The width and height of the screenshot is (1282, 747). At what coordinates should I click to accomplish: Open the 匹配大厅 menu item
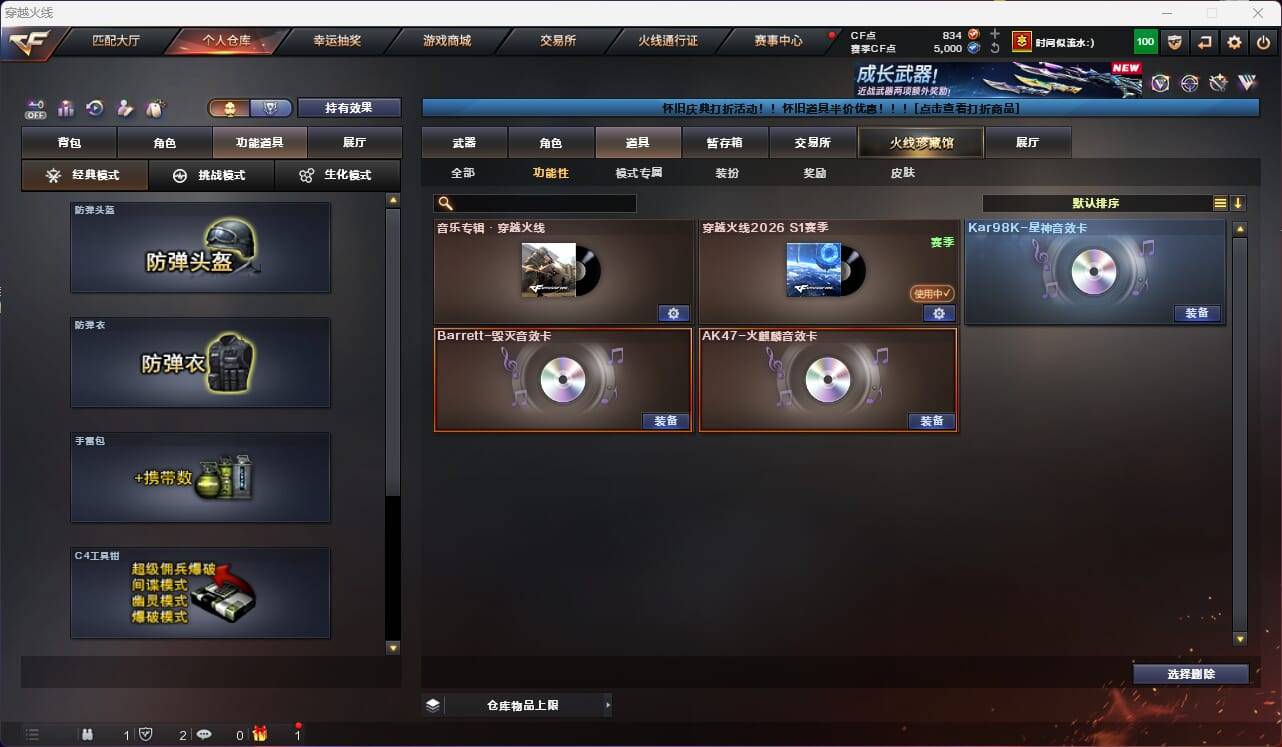(117, 42)
